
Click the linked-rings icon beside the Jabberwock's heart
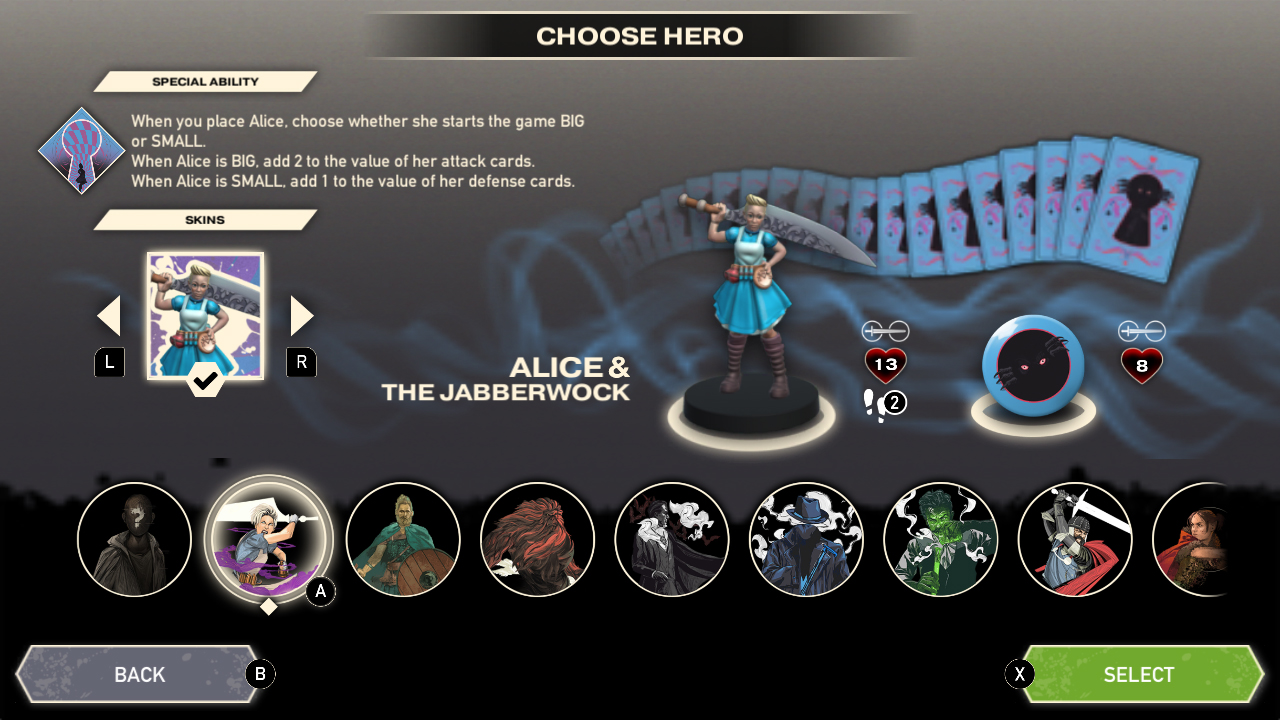(1143, 330)
